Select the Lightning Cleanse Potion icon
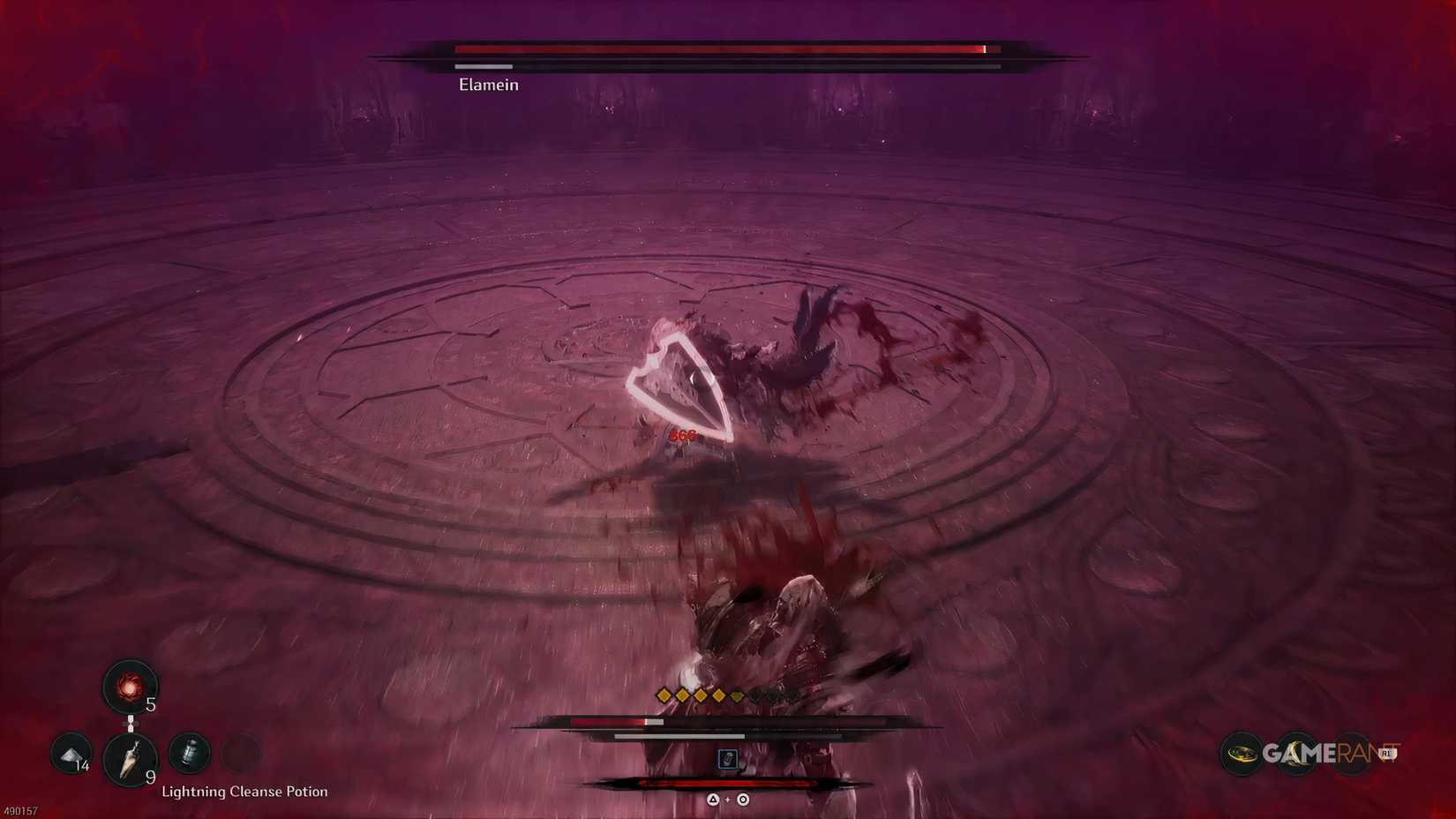1456x819 pixels. (190, 752)
